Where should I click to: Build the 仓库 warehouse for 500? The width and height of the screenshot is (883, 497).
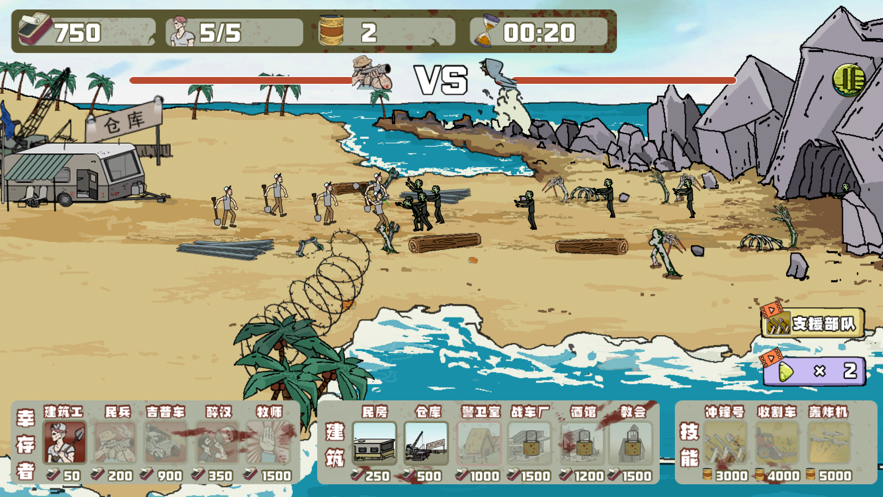click(427, 443)
